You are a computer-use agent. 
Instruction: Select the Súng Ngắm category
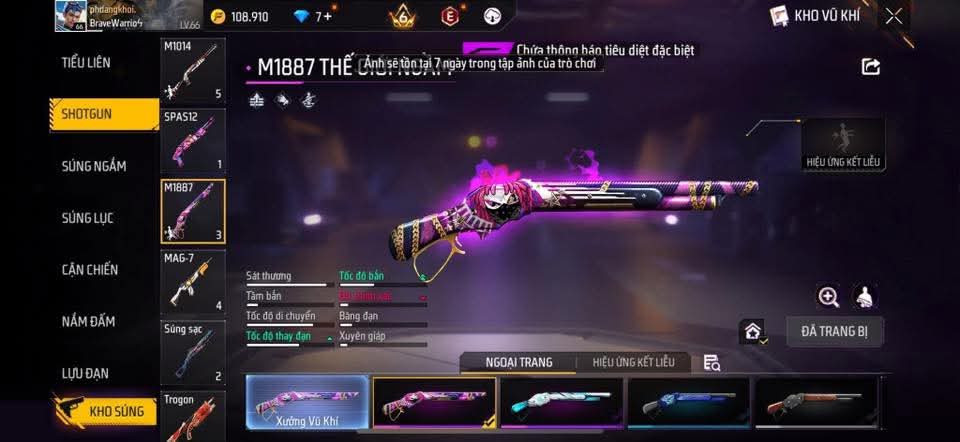tap(94, 166)
